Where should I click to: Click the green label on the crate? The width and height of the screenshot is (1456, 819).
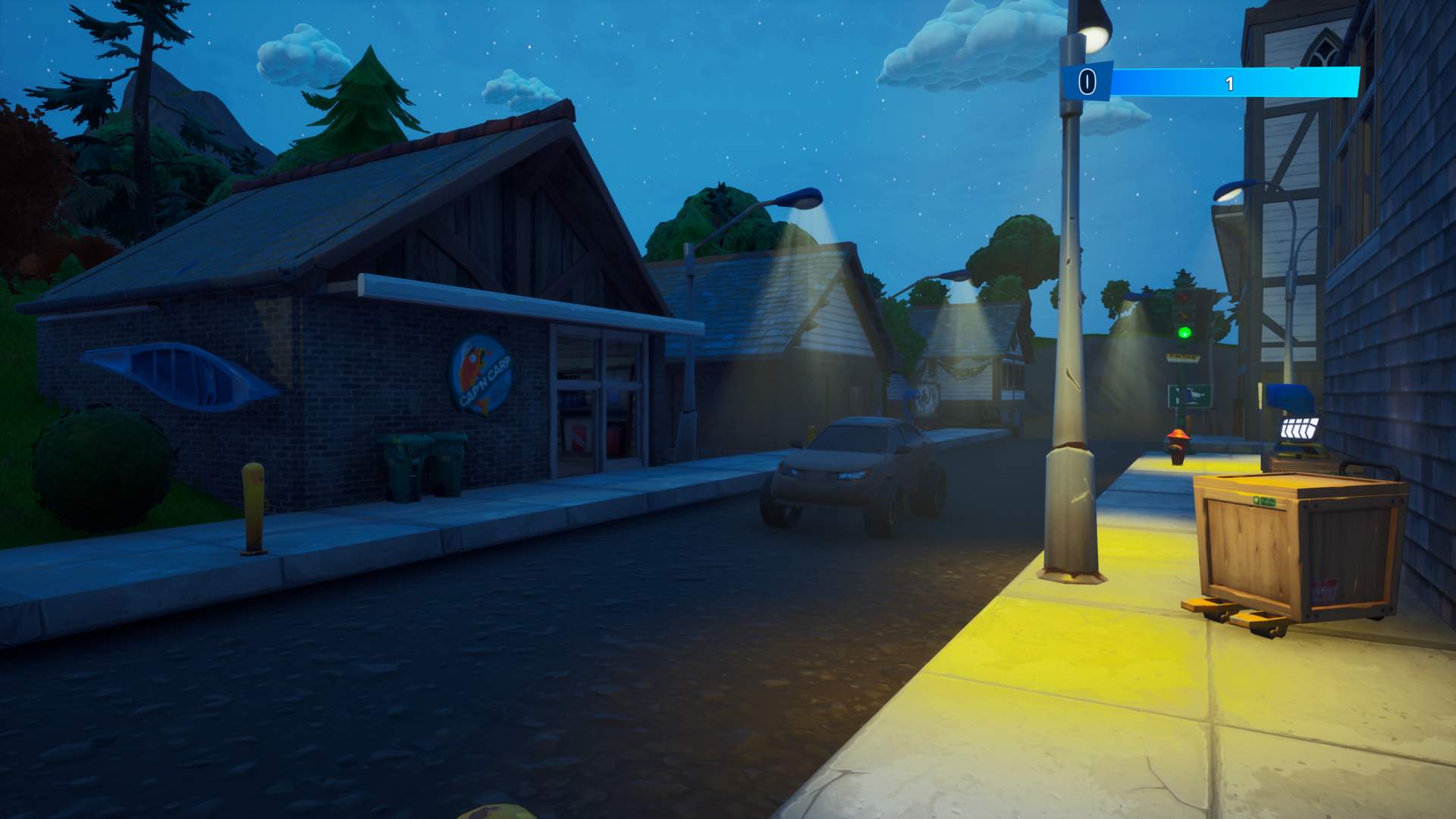[1265, 500]
